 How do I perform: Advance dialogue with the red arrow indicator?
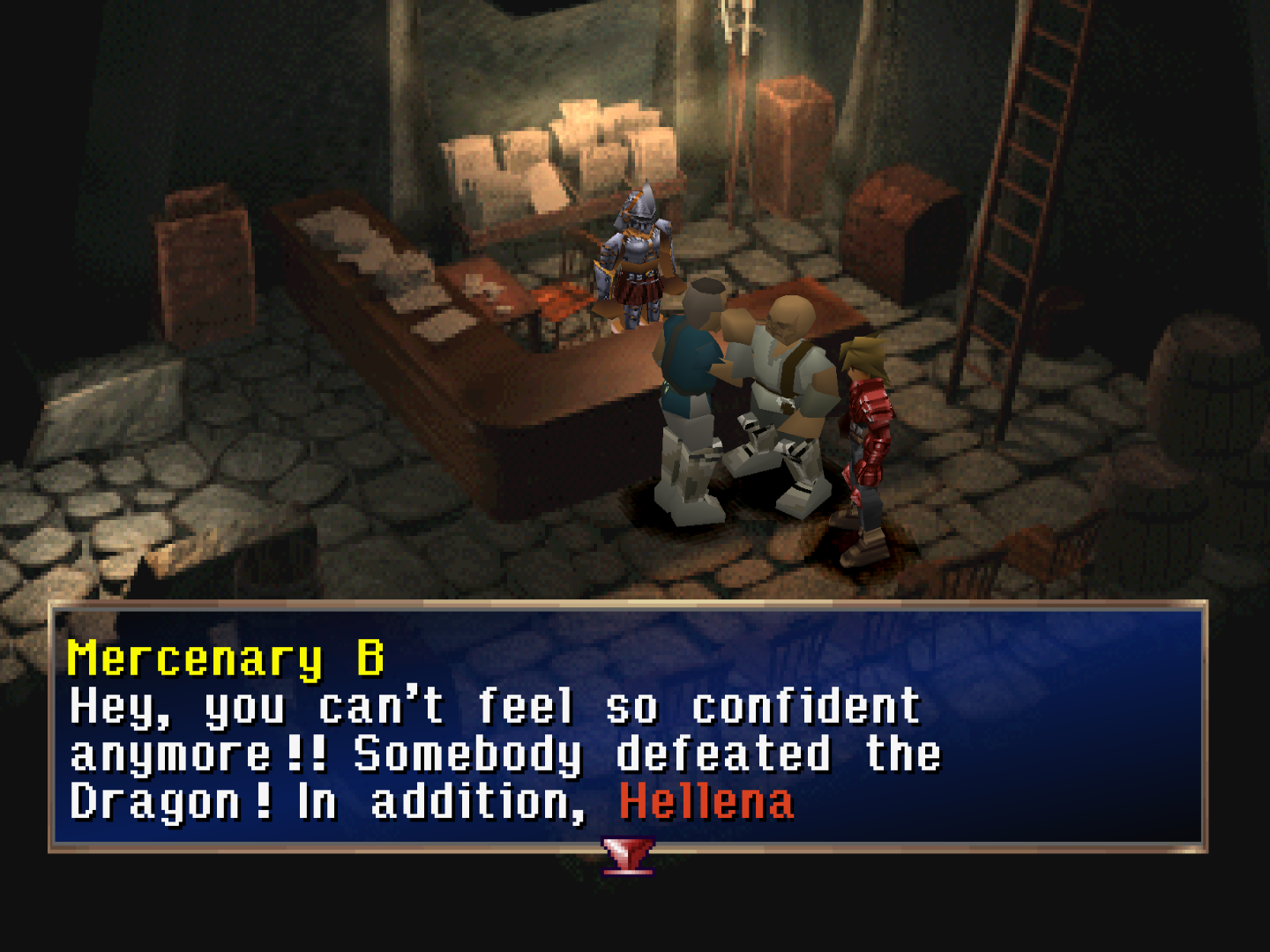point(628,855)
